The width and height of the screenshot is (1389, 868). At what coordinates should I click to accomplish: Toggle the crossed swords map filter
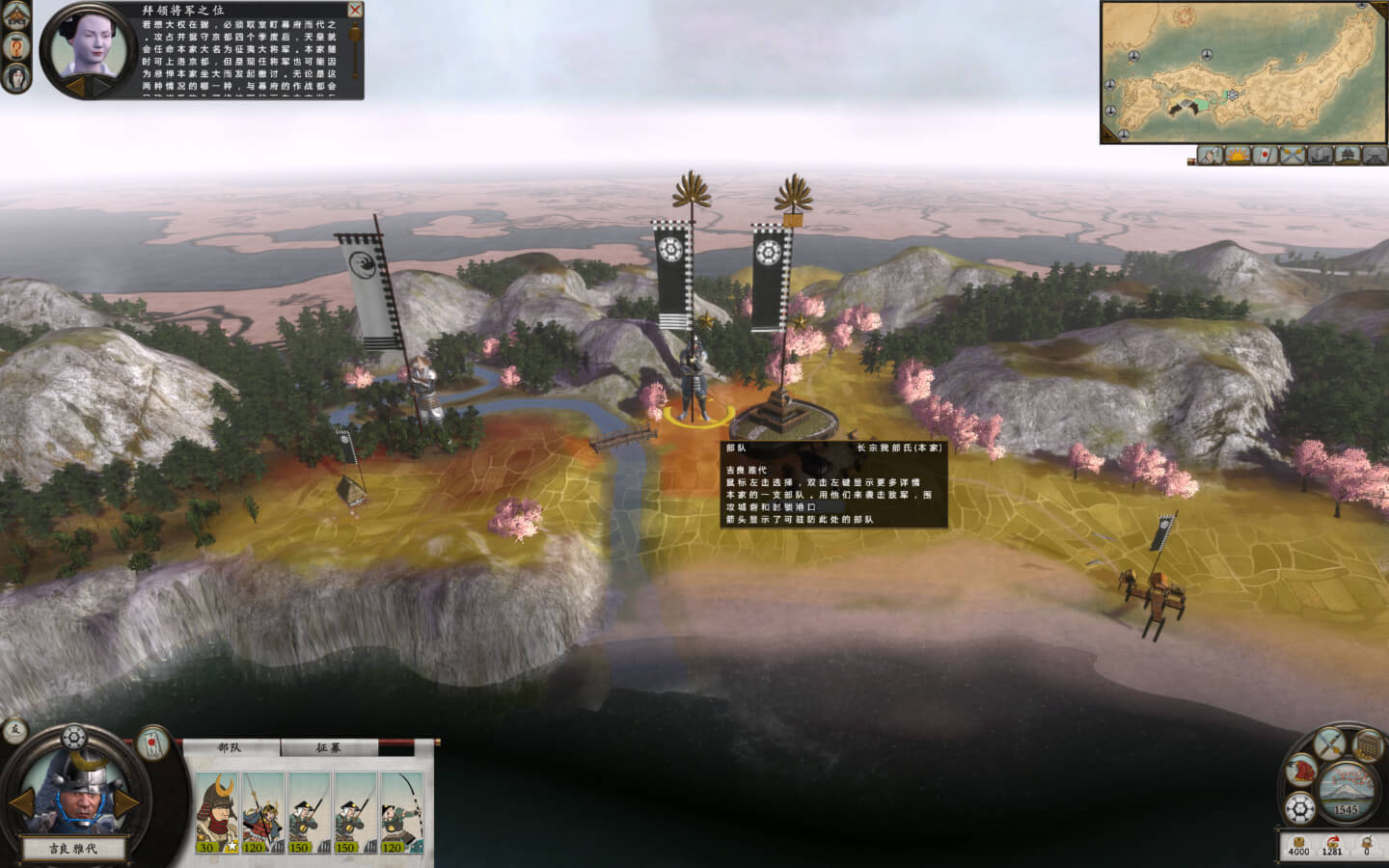(1292, 154)
